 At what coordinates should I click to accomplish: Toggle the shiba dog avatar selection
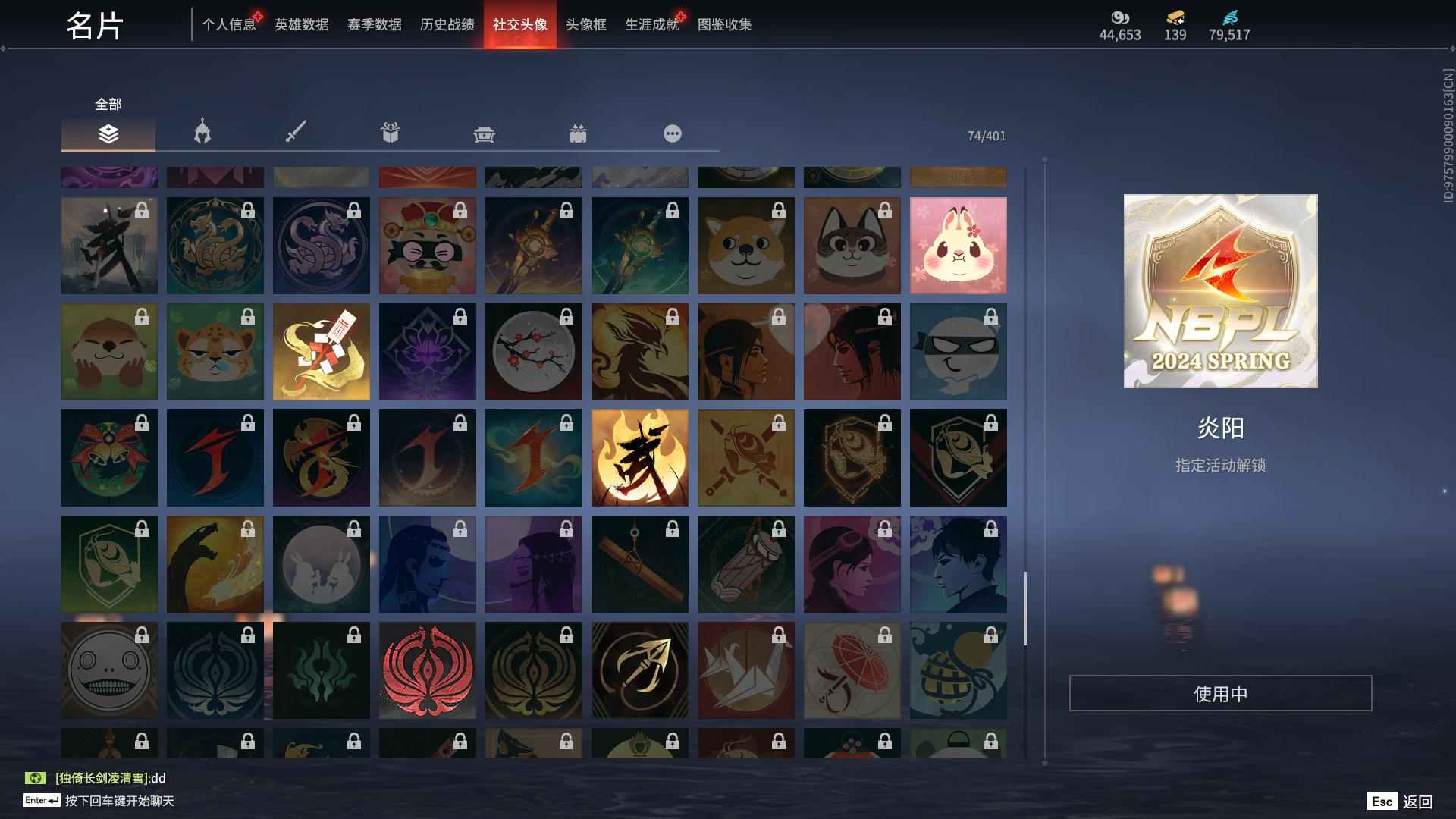click(745, 245)
